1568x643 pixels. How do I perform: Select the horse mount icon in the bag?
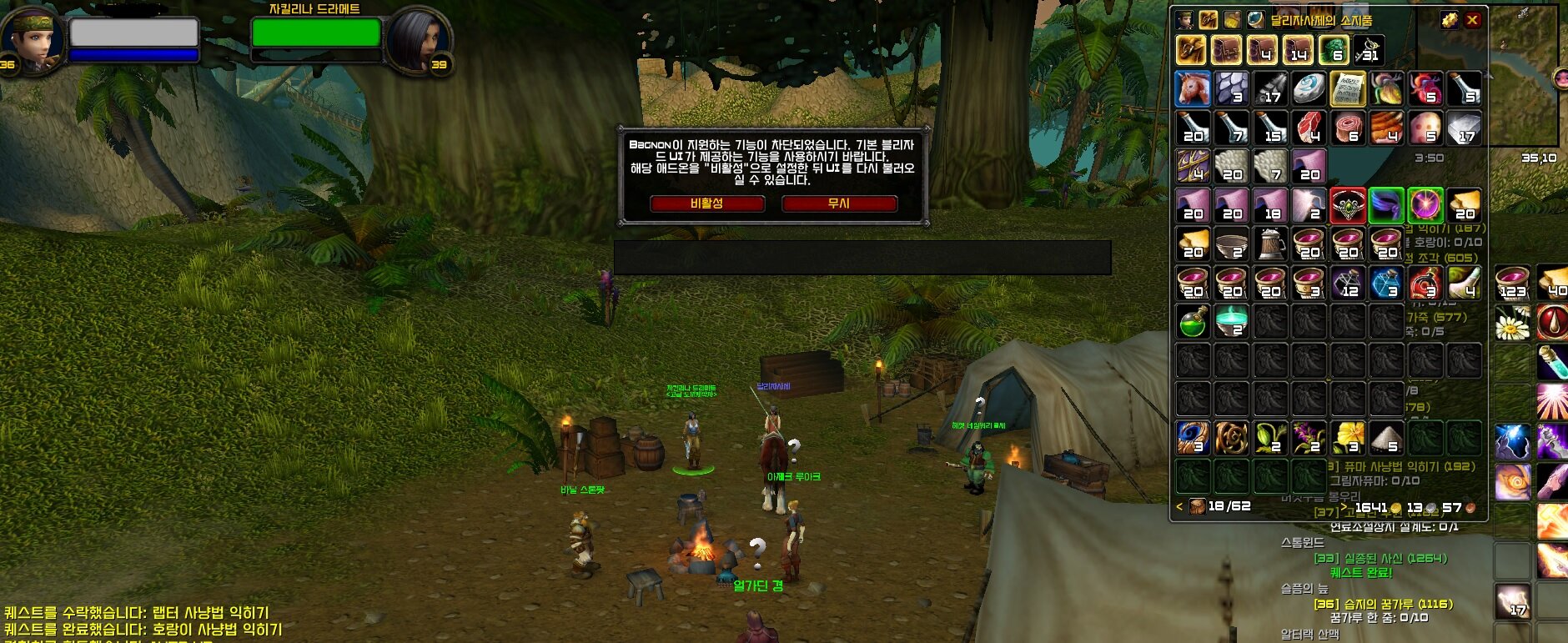[1193, 88]
